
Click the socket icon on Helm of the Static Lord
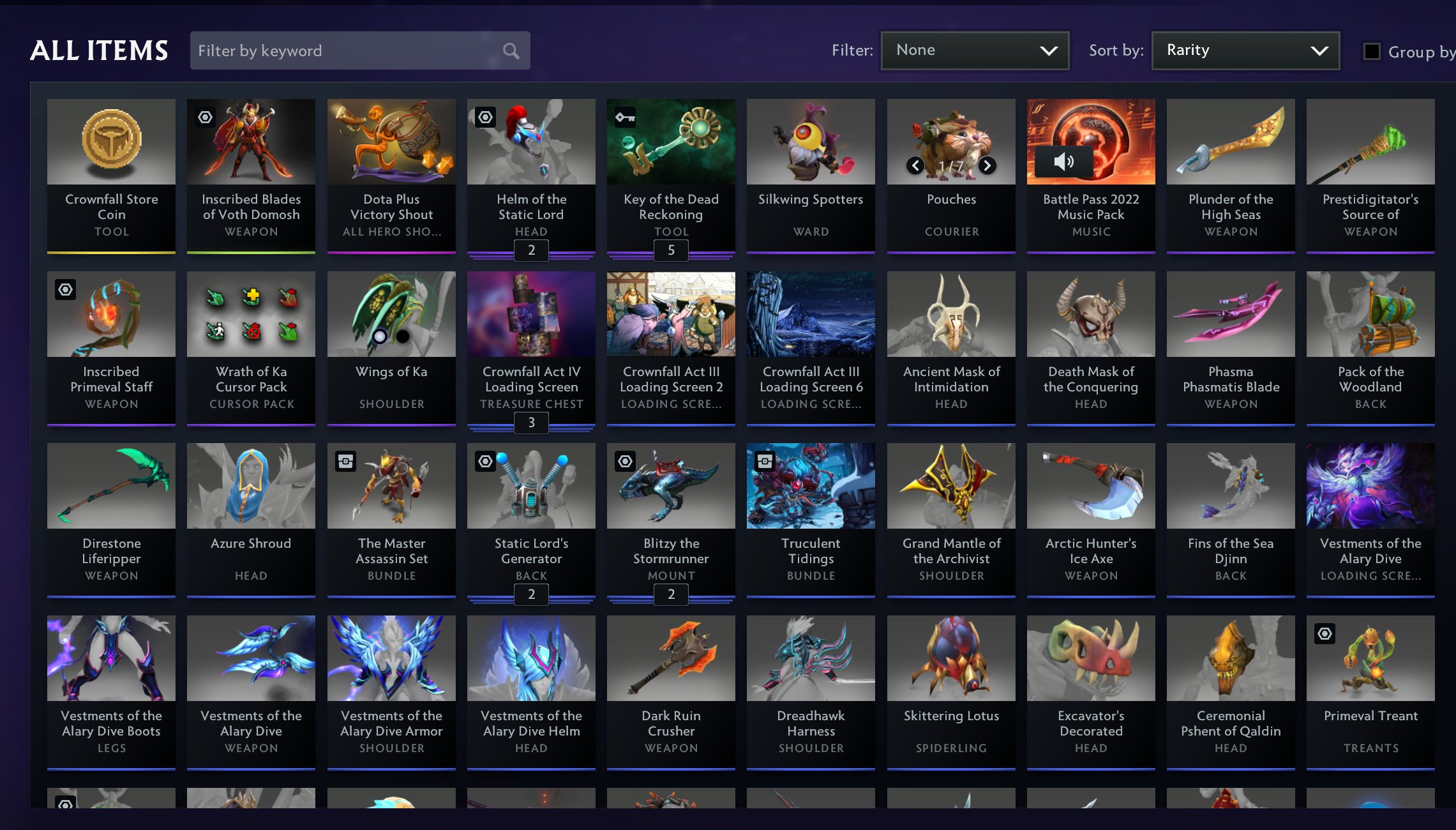click(485, 116)
